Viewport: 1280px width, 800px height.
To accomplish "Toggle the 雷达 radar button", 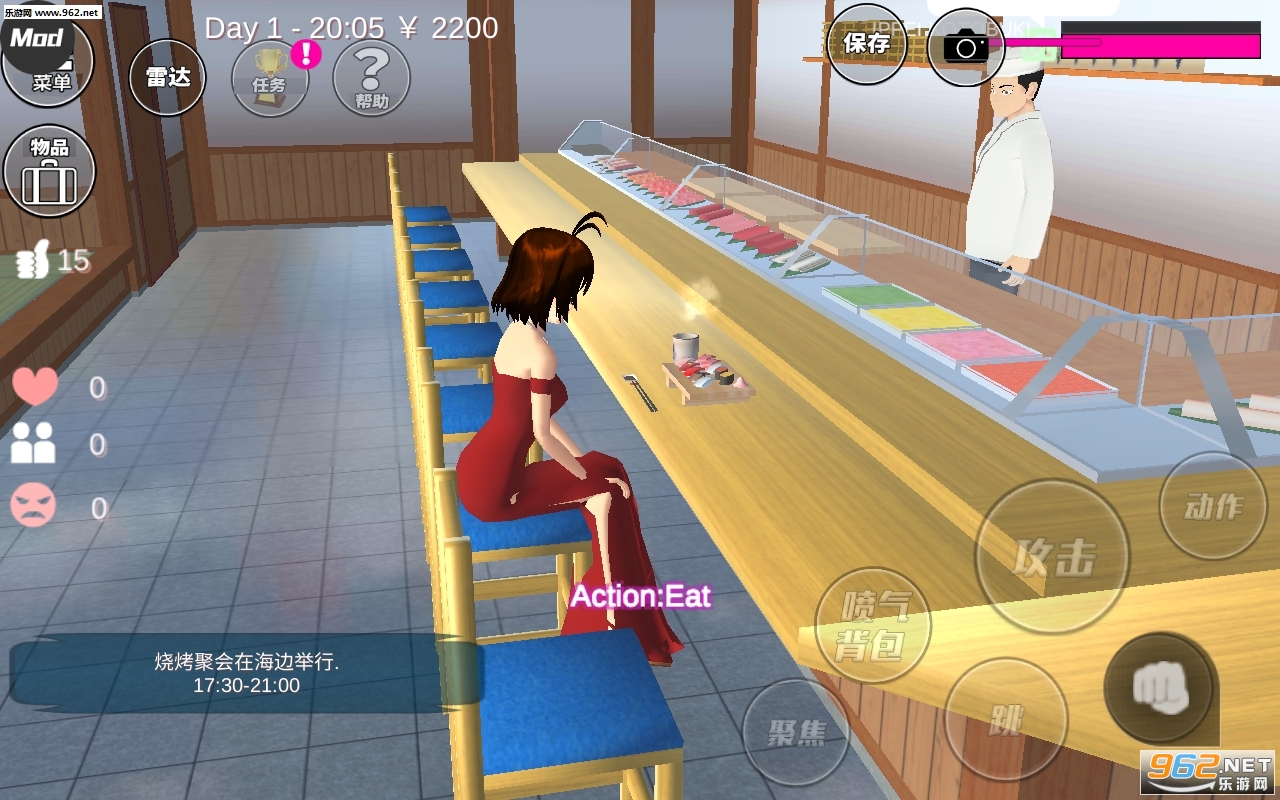I will click(x=167, y=78).
